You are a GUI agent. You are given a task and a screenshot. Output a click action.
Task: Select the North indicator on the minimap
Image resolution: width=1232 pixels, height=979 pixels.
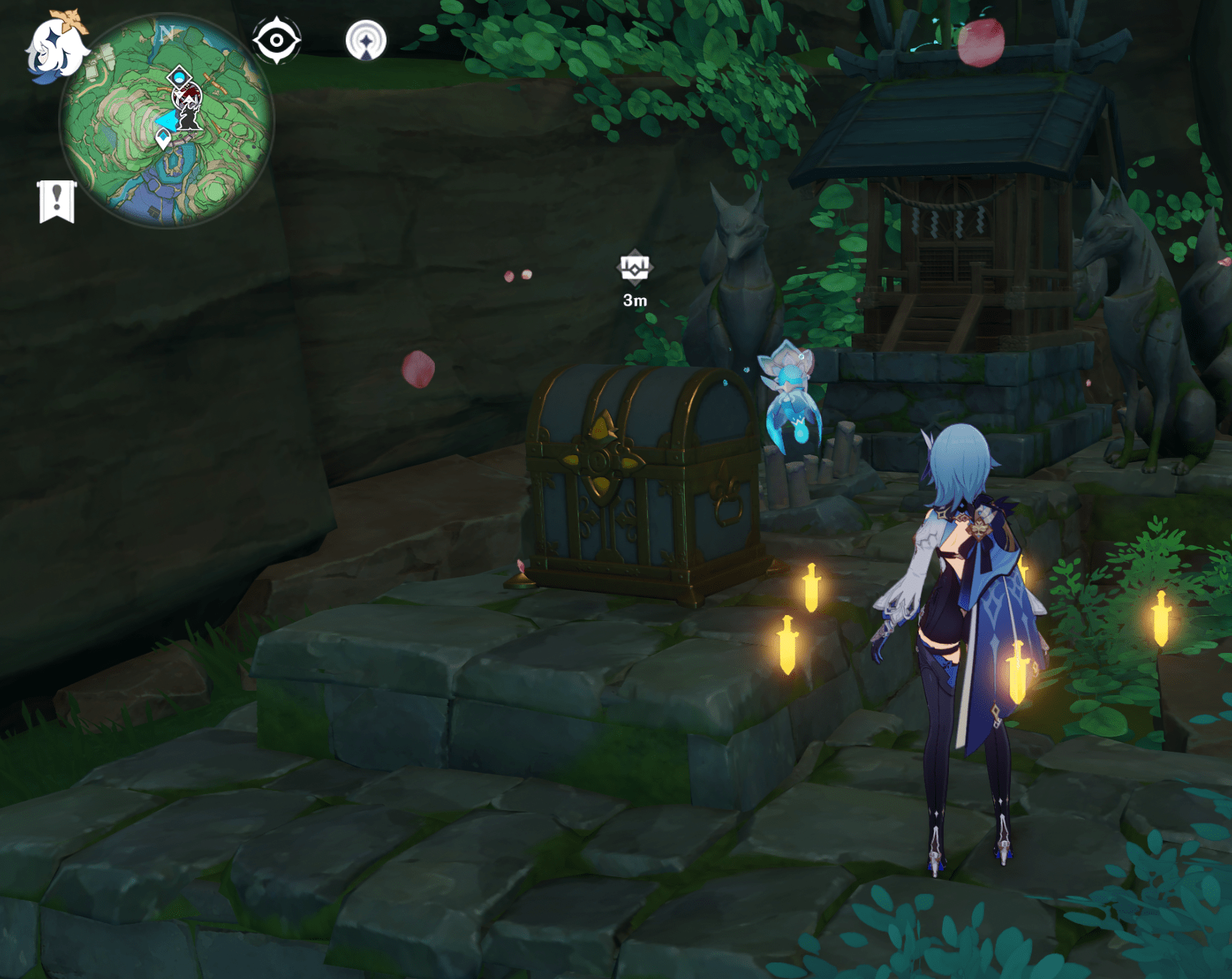coord(167,32)
